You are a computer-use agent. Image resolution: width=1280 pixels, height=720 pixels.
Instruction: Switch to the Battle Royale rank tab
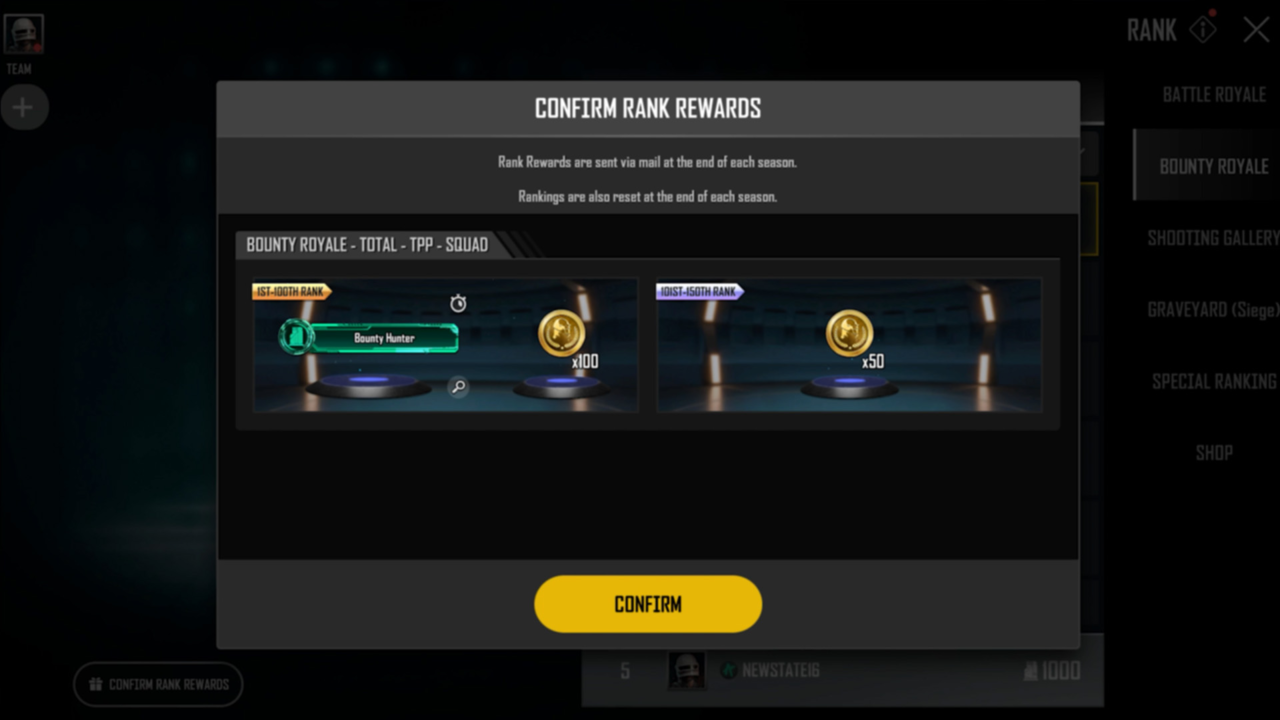click(x=1214, y=95)
